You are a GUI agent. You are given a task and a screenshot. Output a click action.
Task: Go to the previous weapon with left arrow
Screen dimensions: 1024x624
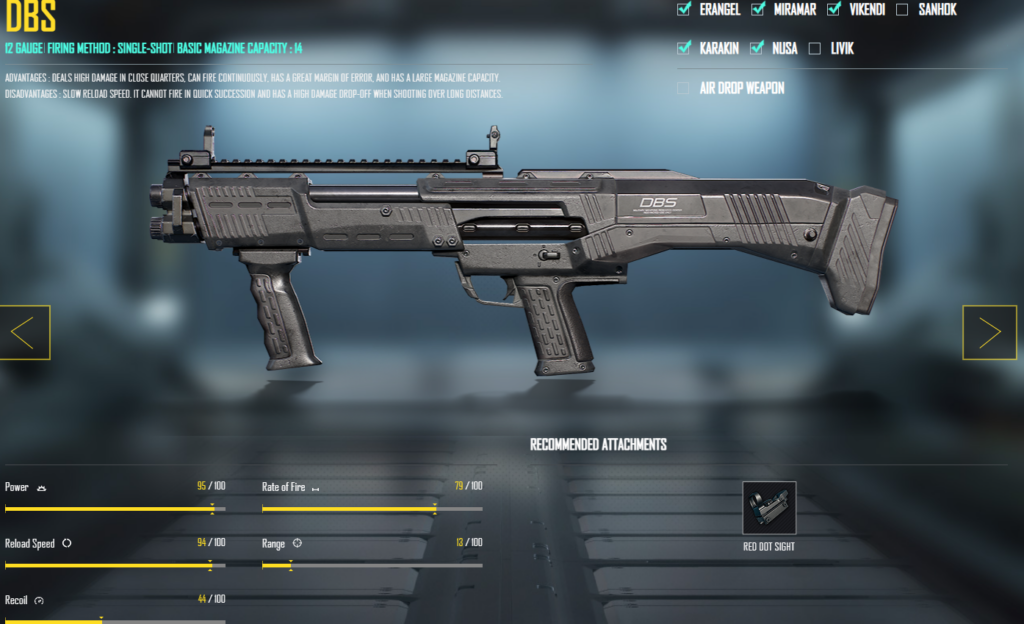(x=25, y=333)
